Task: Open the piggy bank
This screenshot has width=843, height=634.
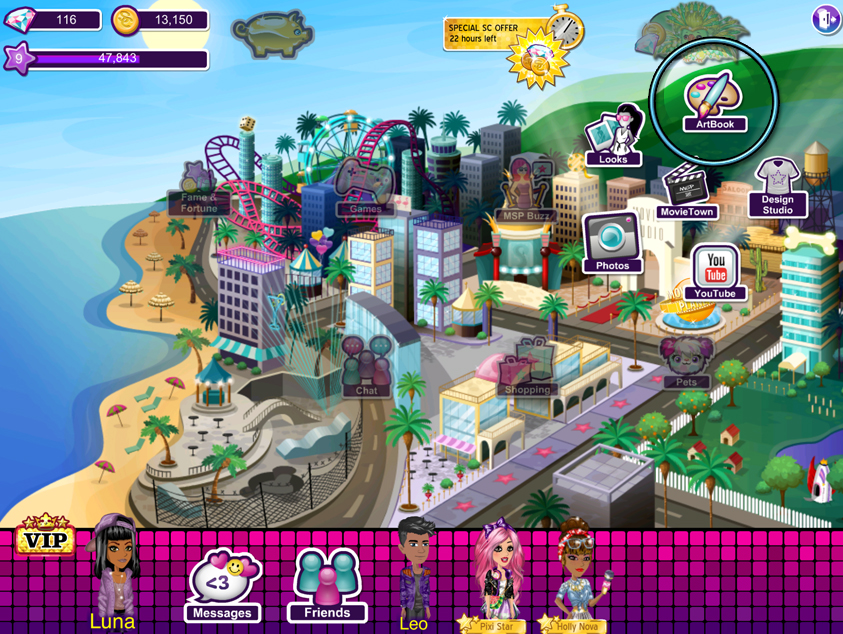Action: (x=271, y=33)
